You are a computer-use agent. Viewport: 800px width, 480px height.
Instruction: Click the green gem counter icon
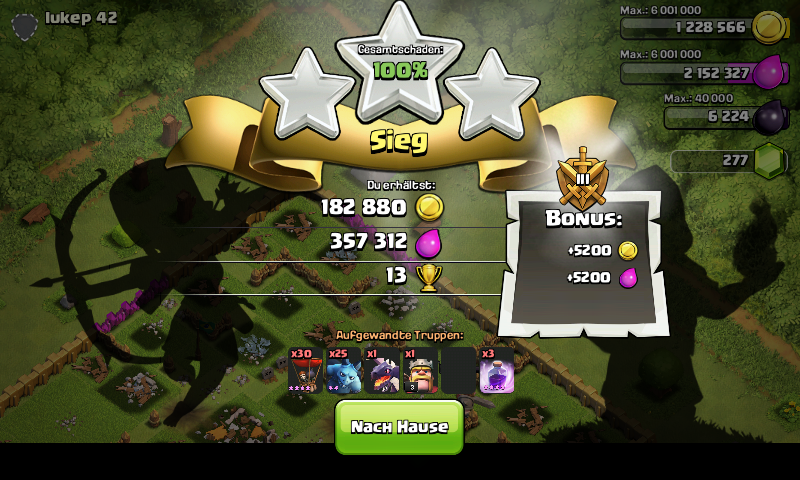[769, 160]
